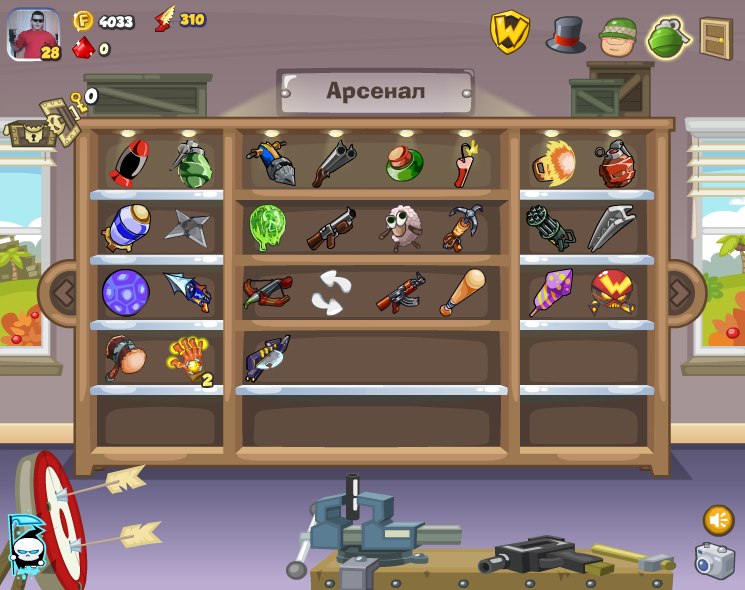Exit through the wooden door button
The image size is (745, 590).
tap(715, 38)
